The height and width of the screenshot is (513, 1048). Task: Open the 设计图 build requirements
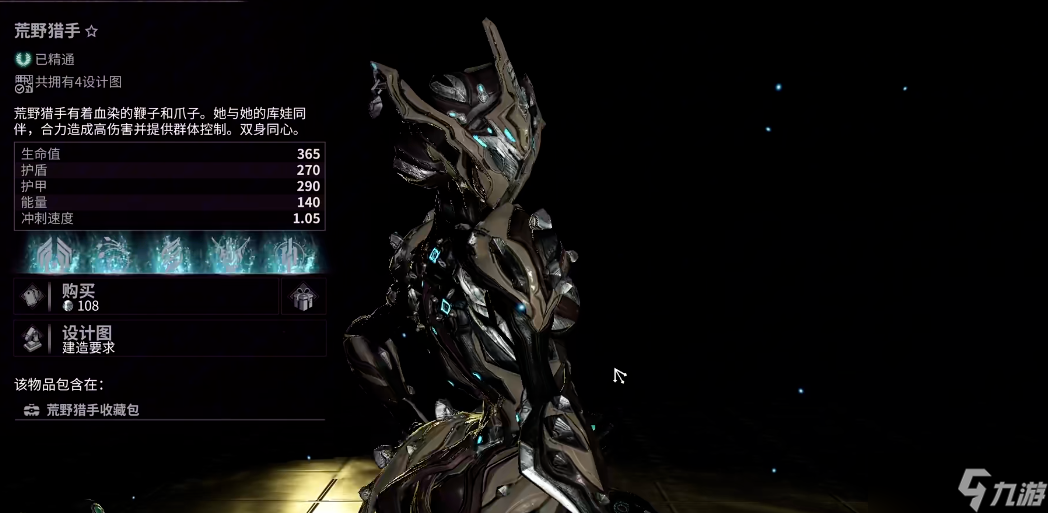pyautogui.click(x=170, y=339)
